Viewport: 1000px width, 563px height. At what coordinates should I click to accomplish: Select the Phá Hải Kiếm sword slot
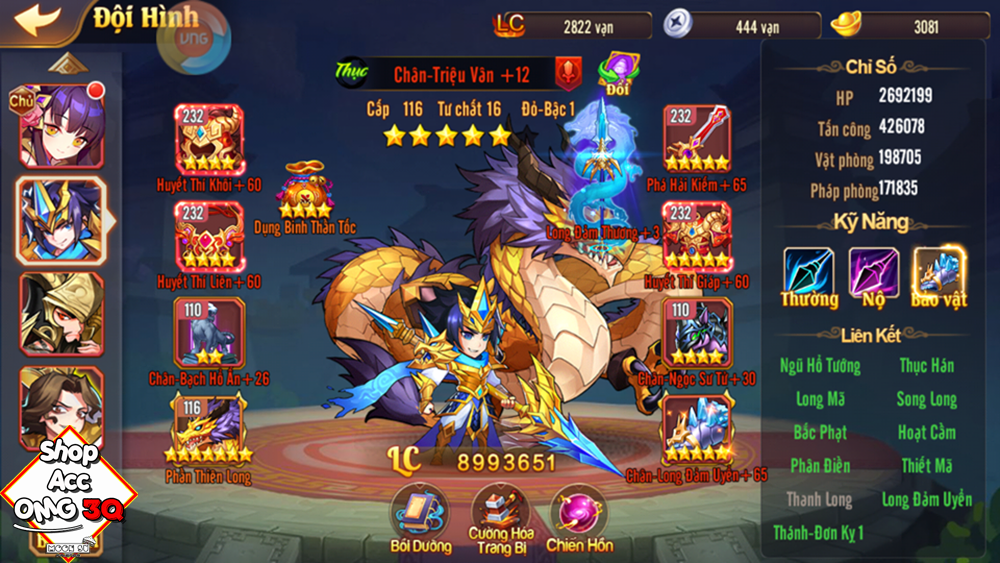[696, 138]
